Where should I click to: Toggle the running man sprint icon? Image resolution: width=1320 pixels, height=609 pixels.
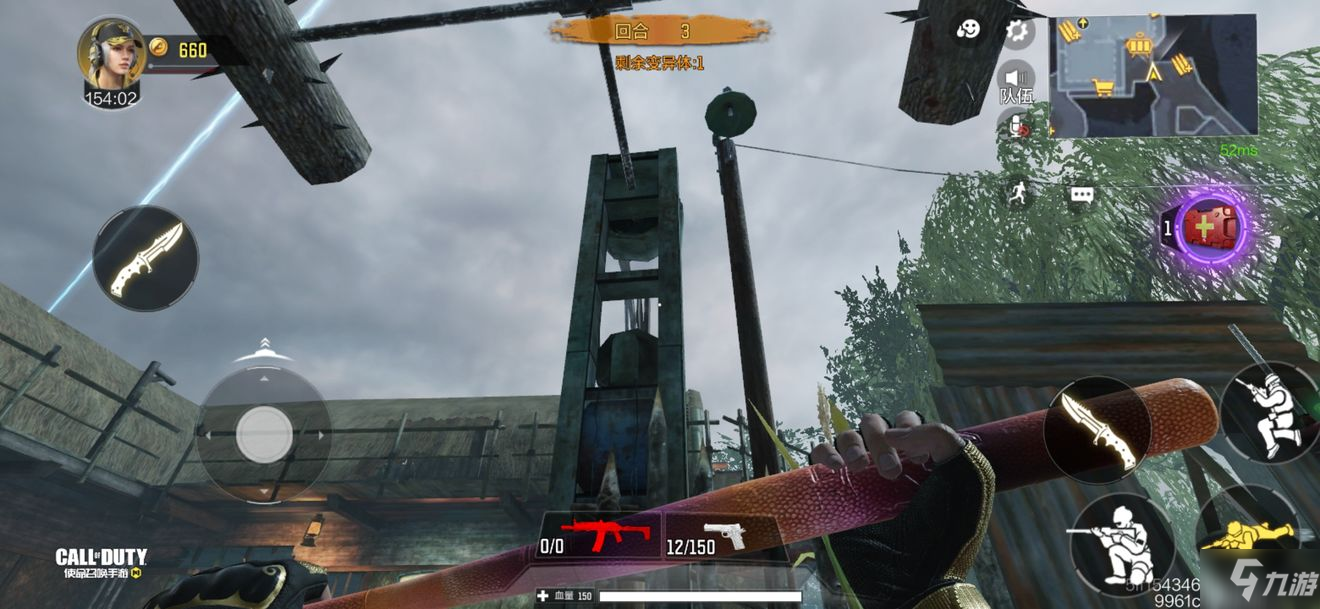(1017, 194)
